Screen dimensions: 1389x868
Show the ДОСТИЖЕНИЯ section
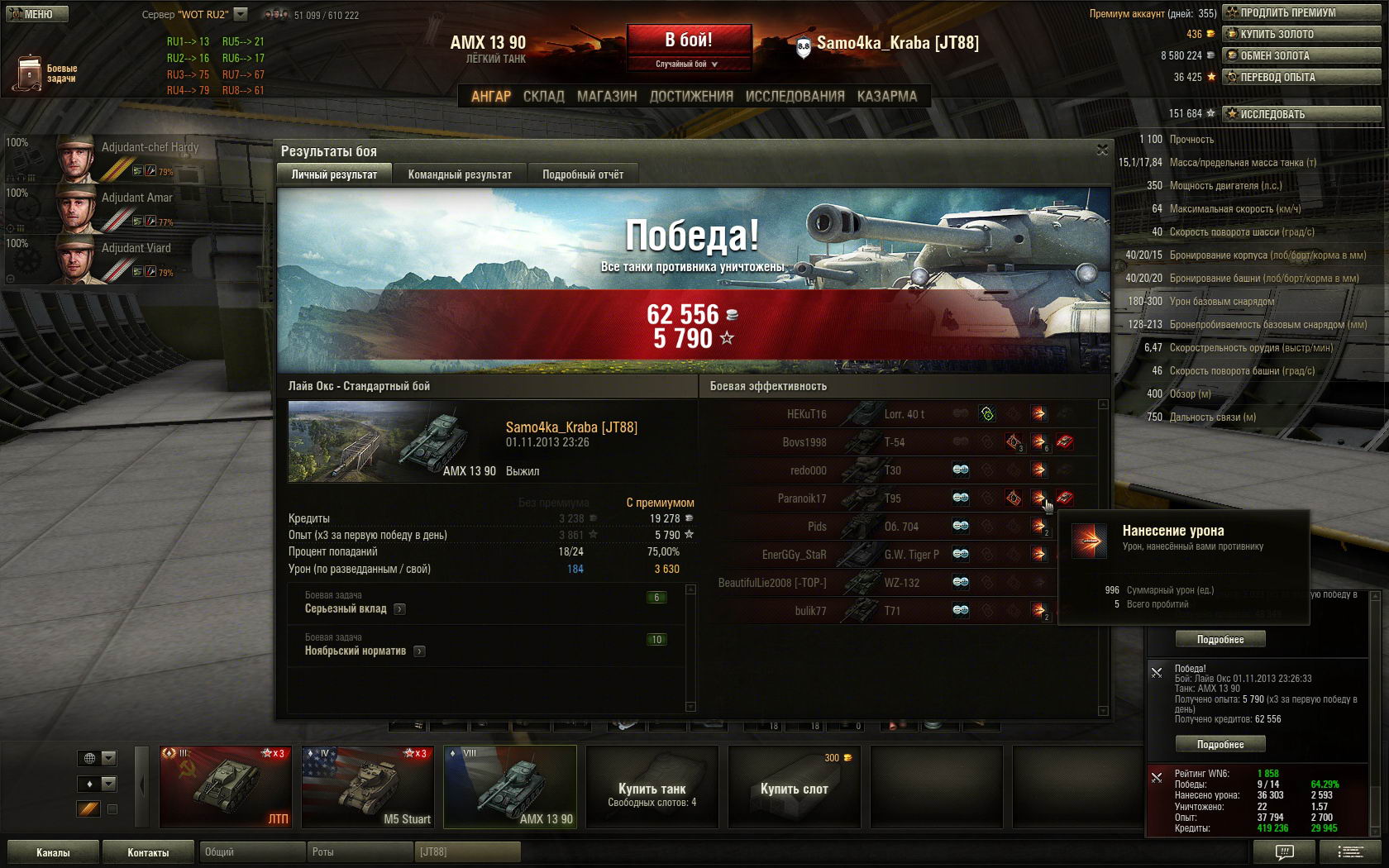(x=691, y=96)
